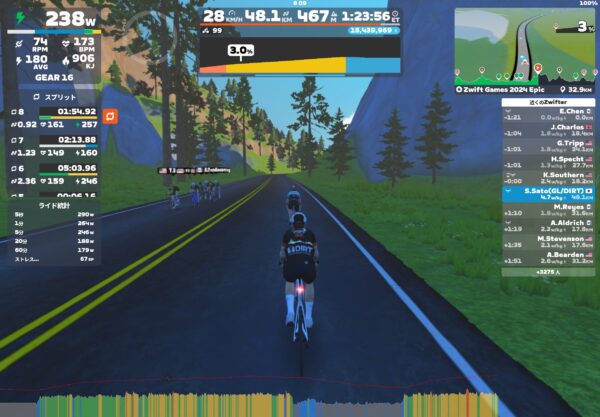Viewport: 600px width, 417px height.
Task: Open the minimap route view
Action: (x=524, y=44)
